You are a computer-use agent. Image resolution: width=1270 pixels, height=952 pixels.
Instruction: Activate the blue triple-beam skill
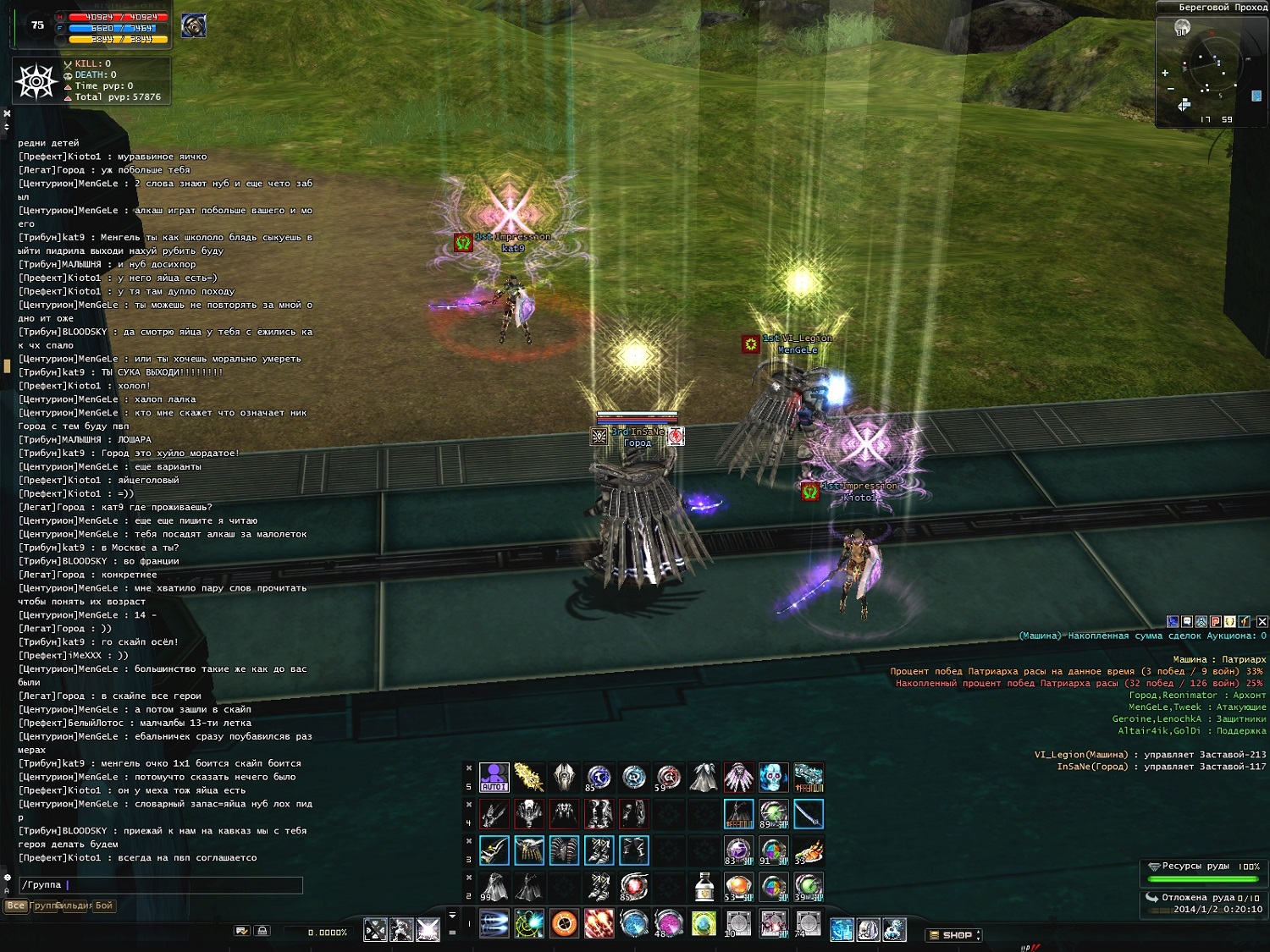point(494,923)
